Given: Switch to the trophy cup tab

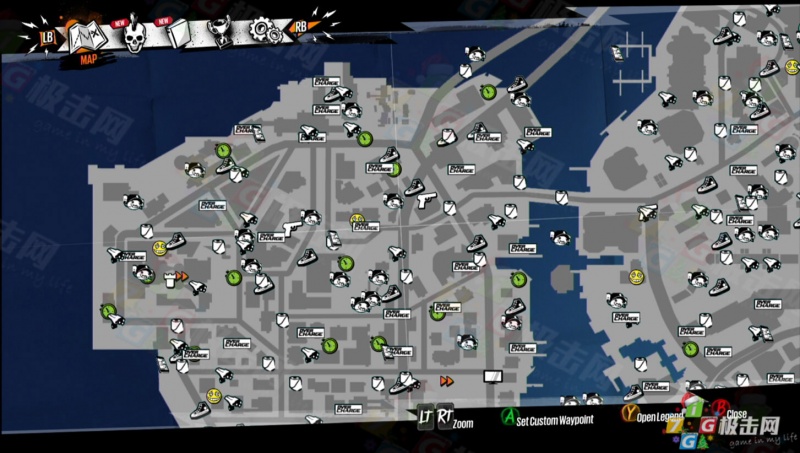Looking at the screenshot, I should coord(222,34).
